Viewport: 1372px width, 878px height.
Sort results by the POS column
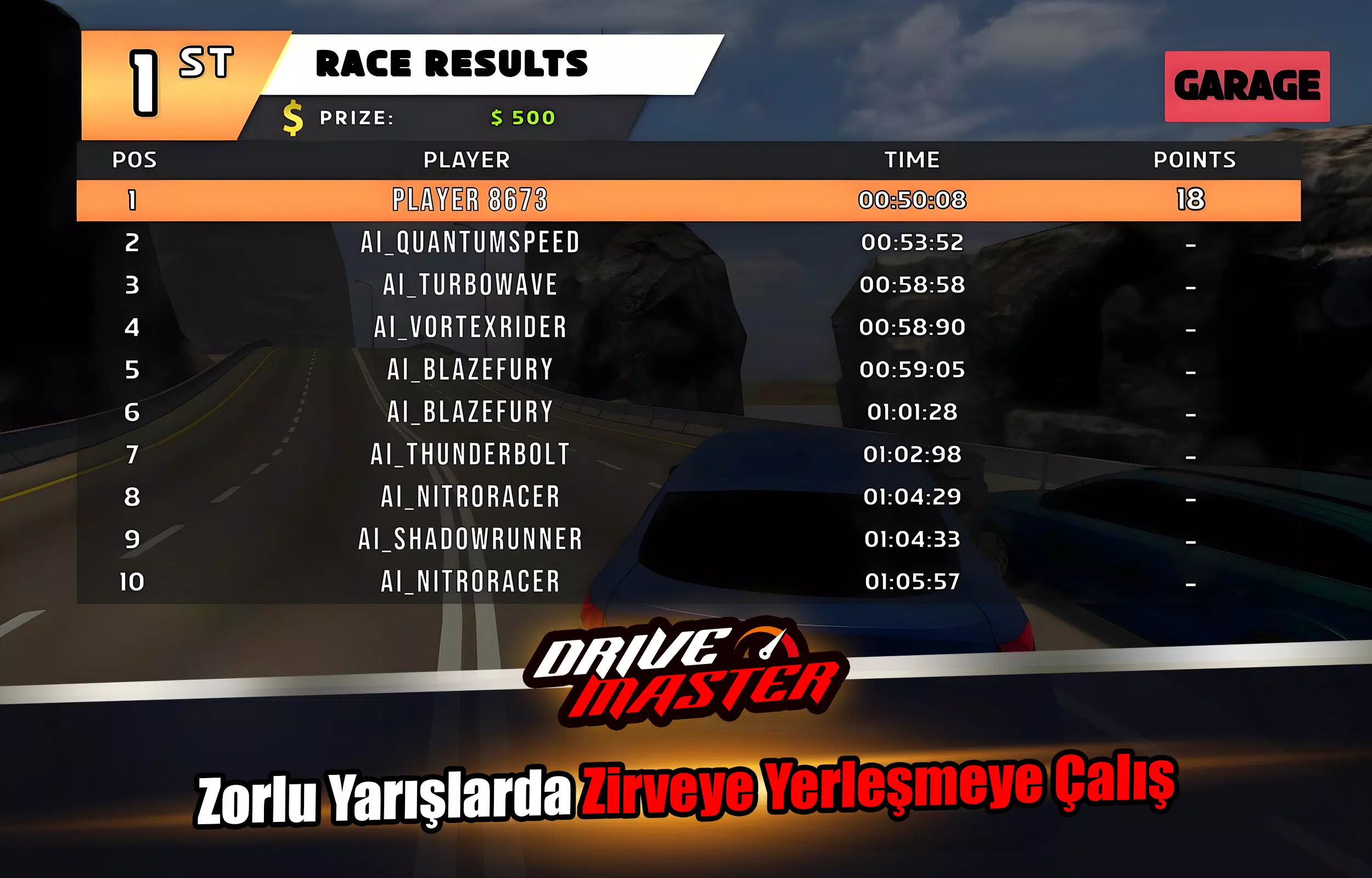135,160
